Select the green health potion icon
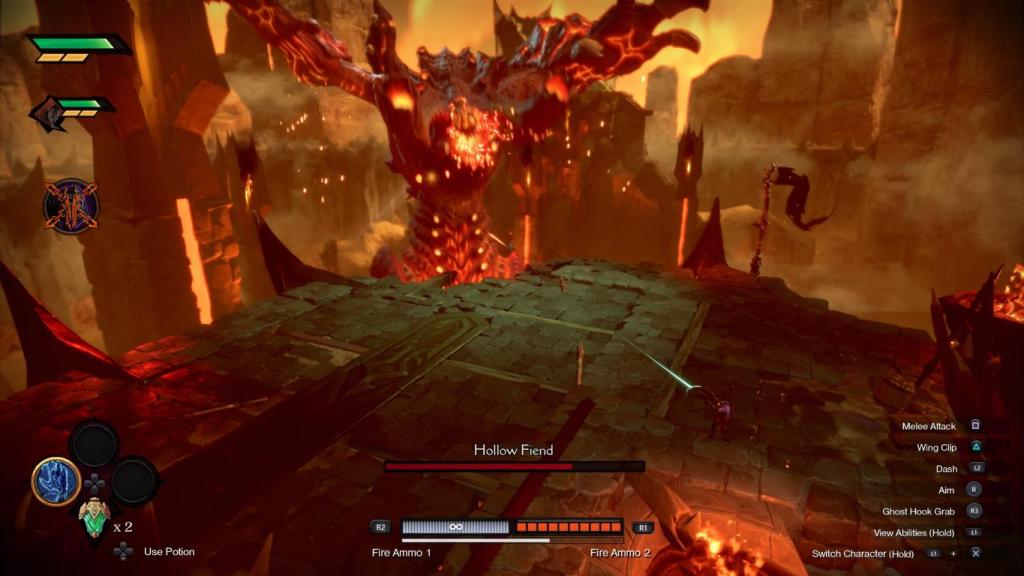 [x=93, y=517]
